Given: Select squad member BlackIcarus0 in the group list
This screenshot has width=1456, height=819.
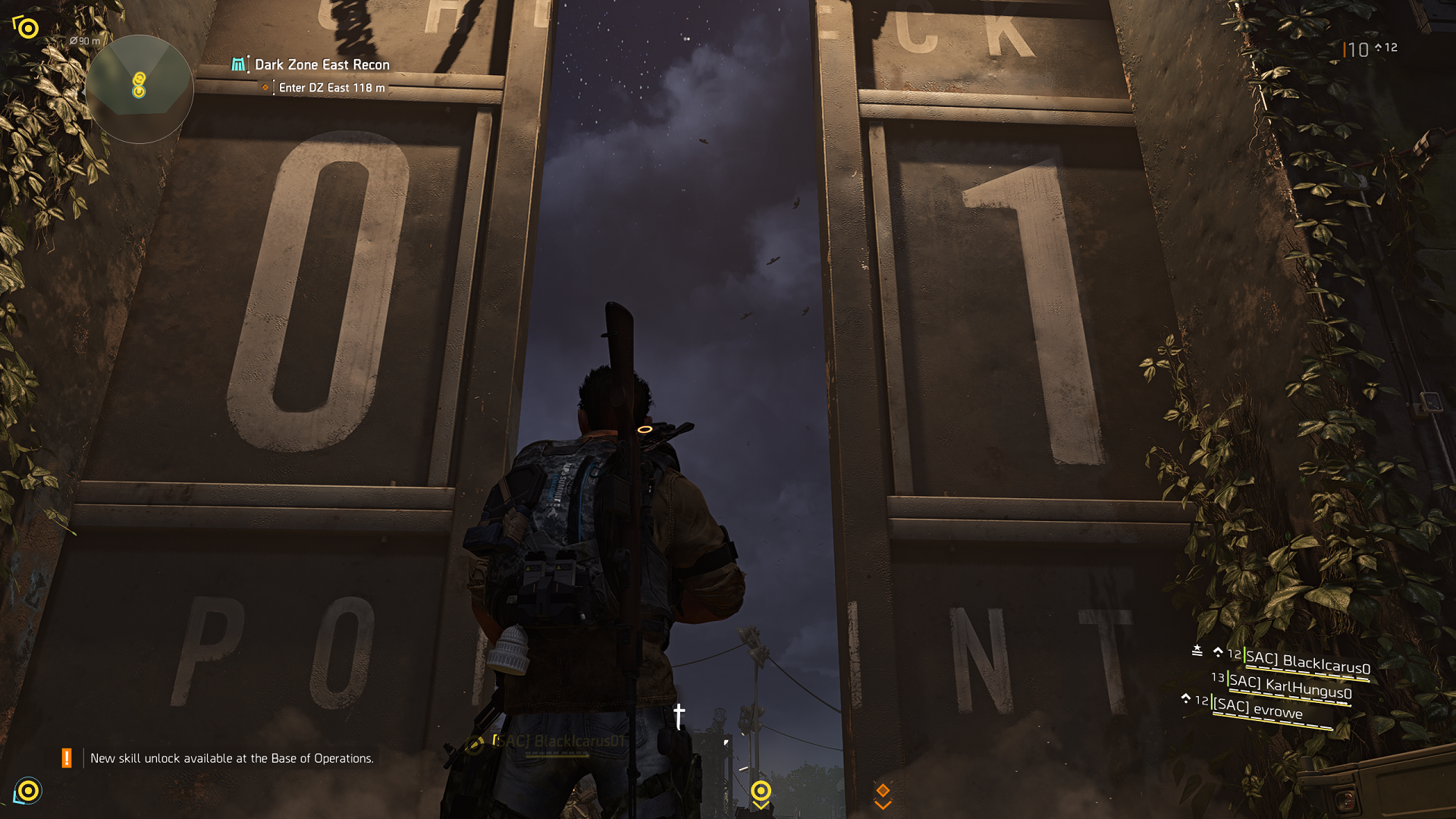Looking at the screenshot, I should [1307, 663].
